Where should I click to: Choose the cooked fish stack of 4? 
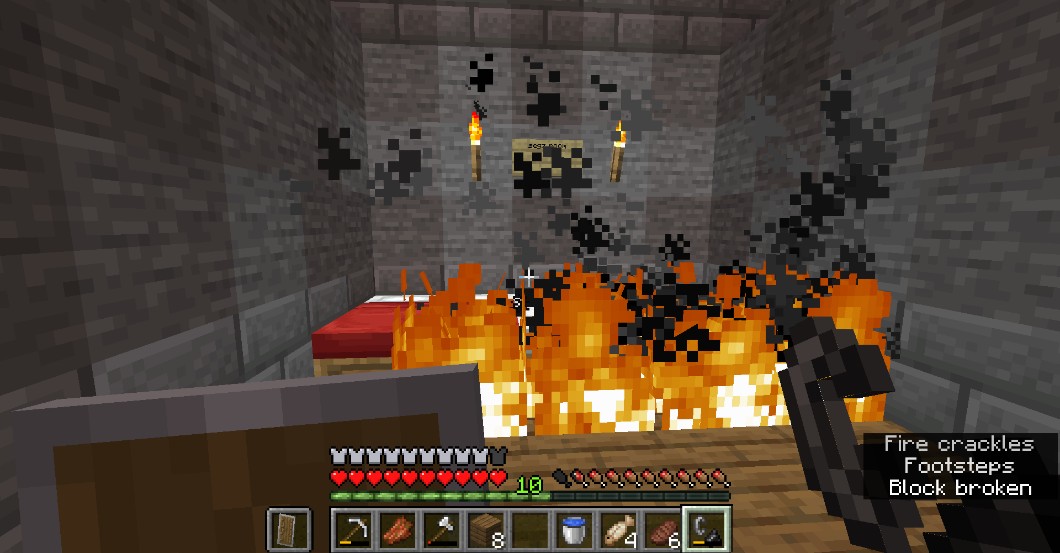(x=617, y=527)
